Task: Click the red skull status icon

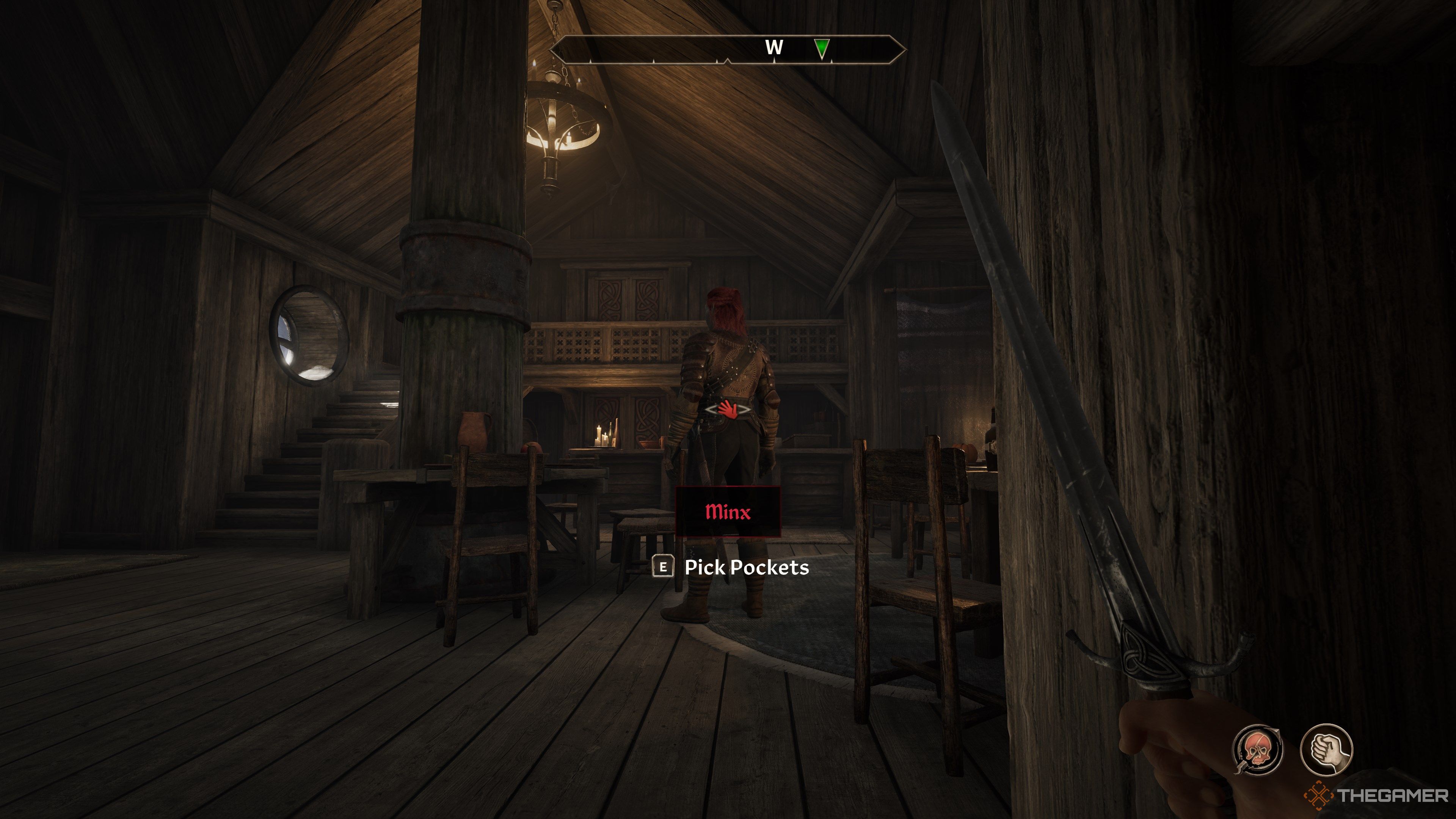Action: (x=1257, y=750)
